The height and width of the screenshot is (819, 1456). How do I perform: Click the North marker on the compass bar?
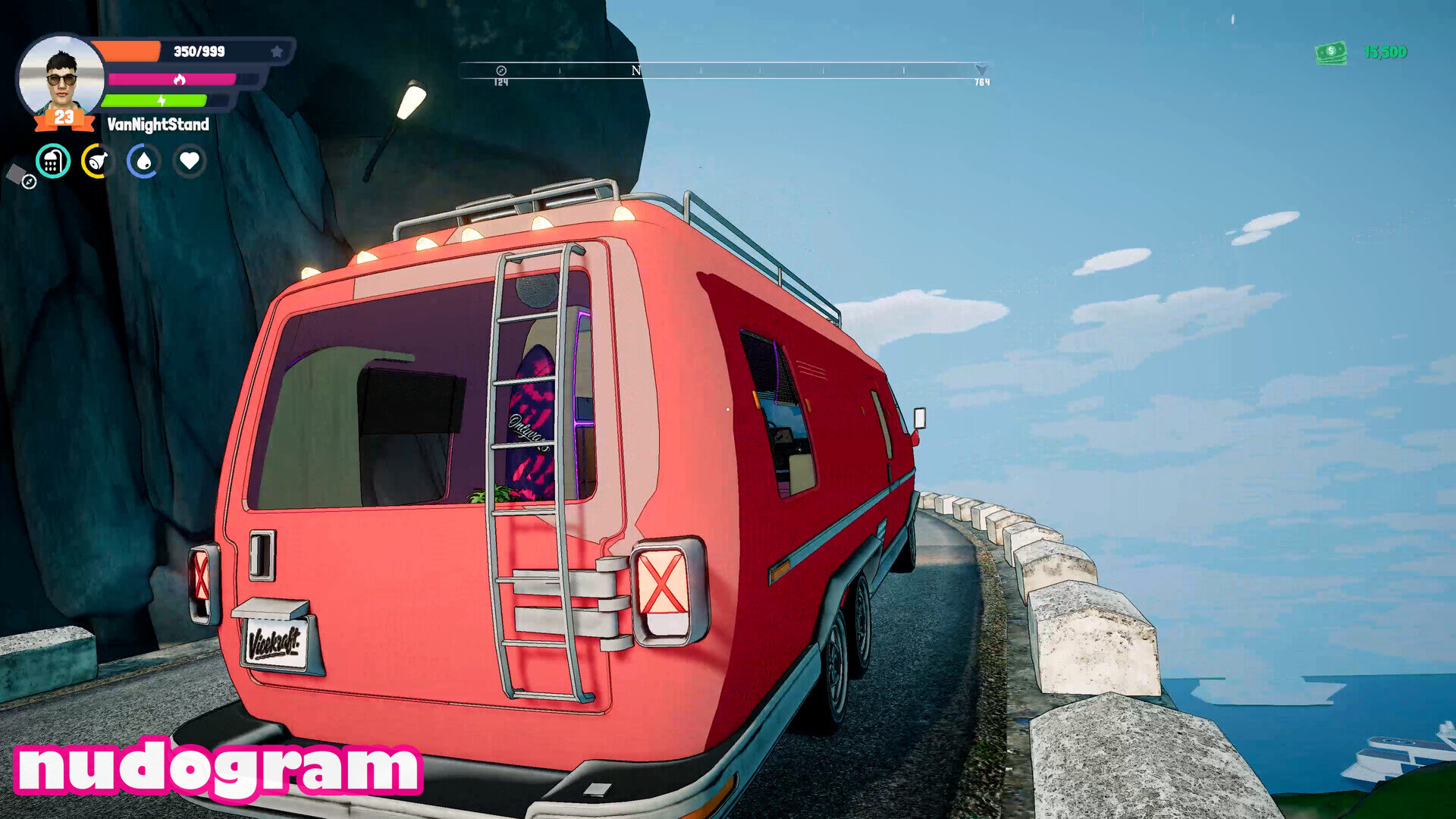click(636, 71)
